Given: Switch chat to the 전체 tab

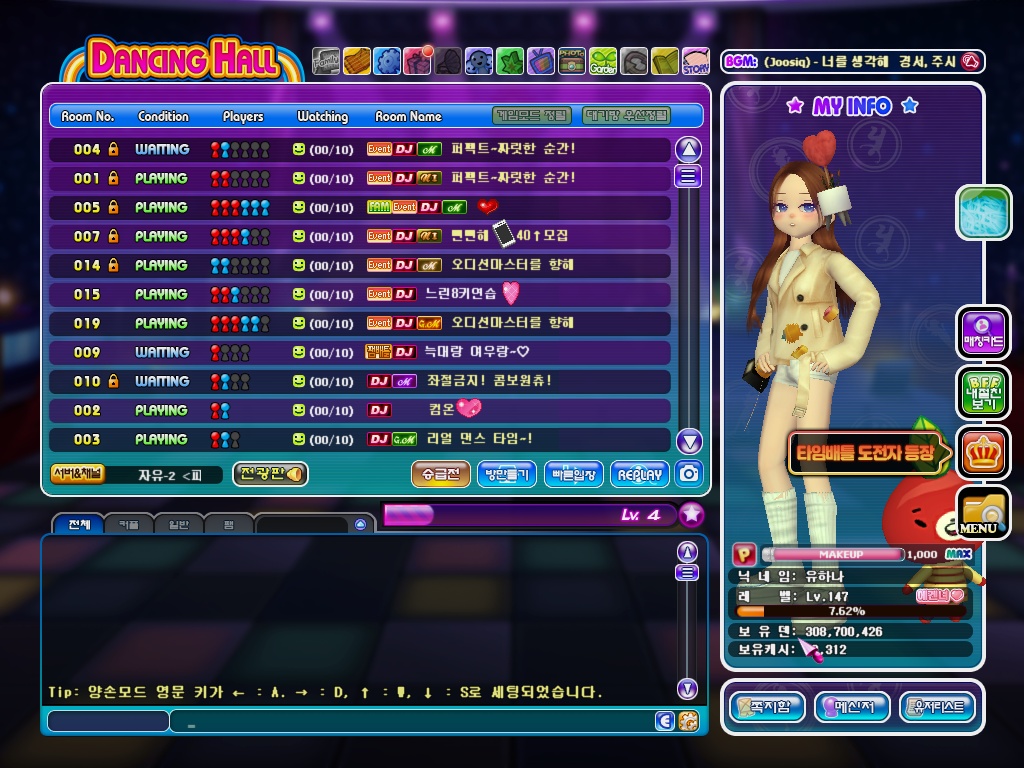Looking at the screenshot, I should (79, 524).
